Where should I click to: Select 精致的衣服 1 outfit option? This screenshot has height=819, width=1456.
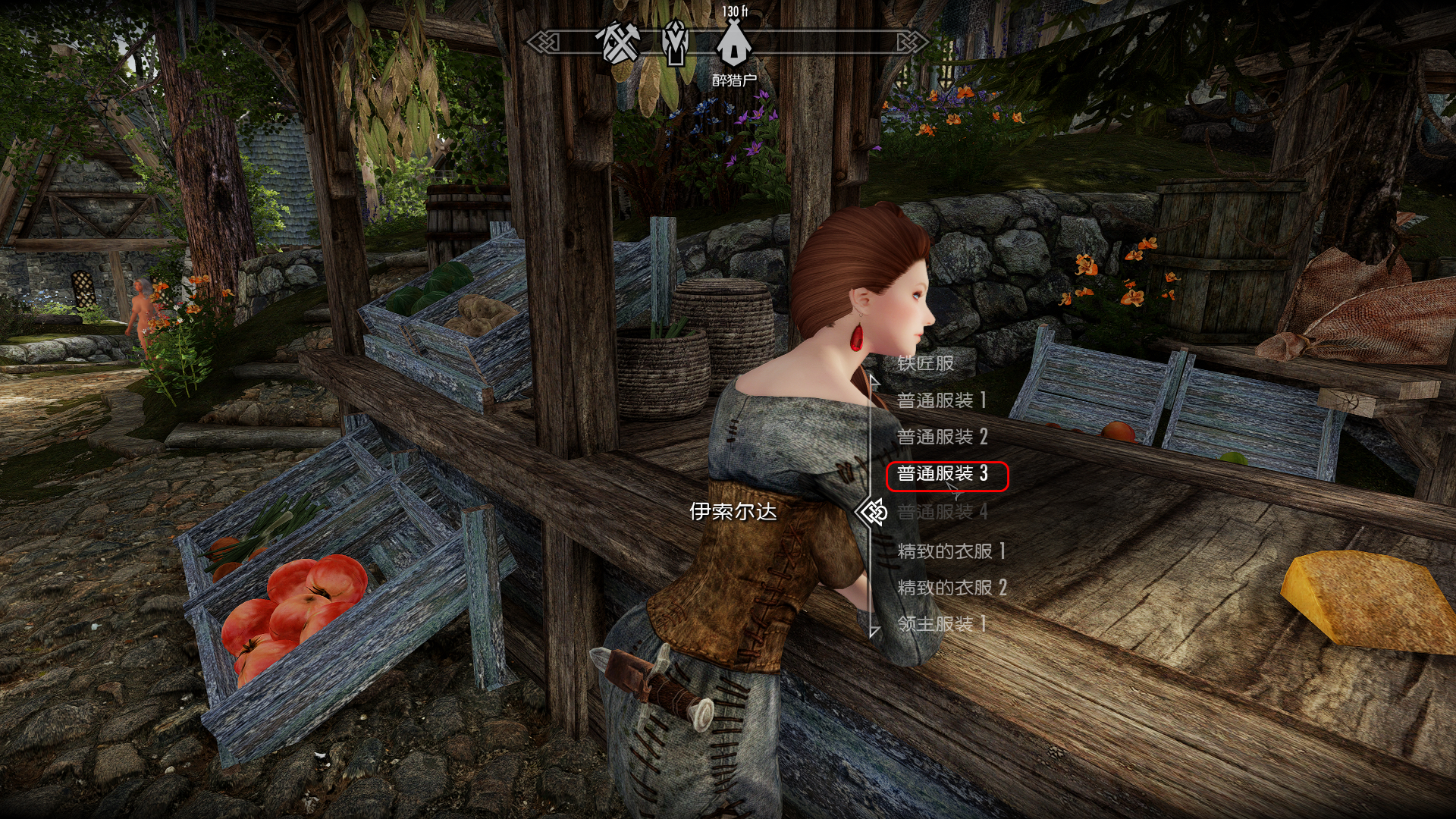pos(951,551)
